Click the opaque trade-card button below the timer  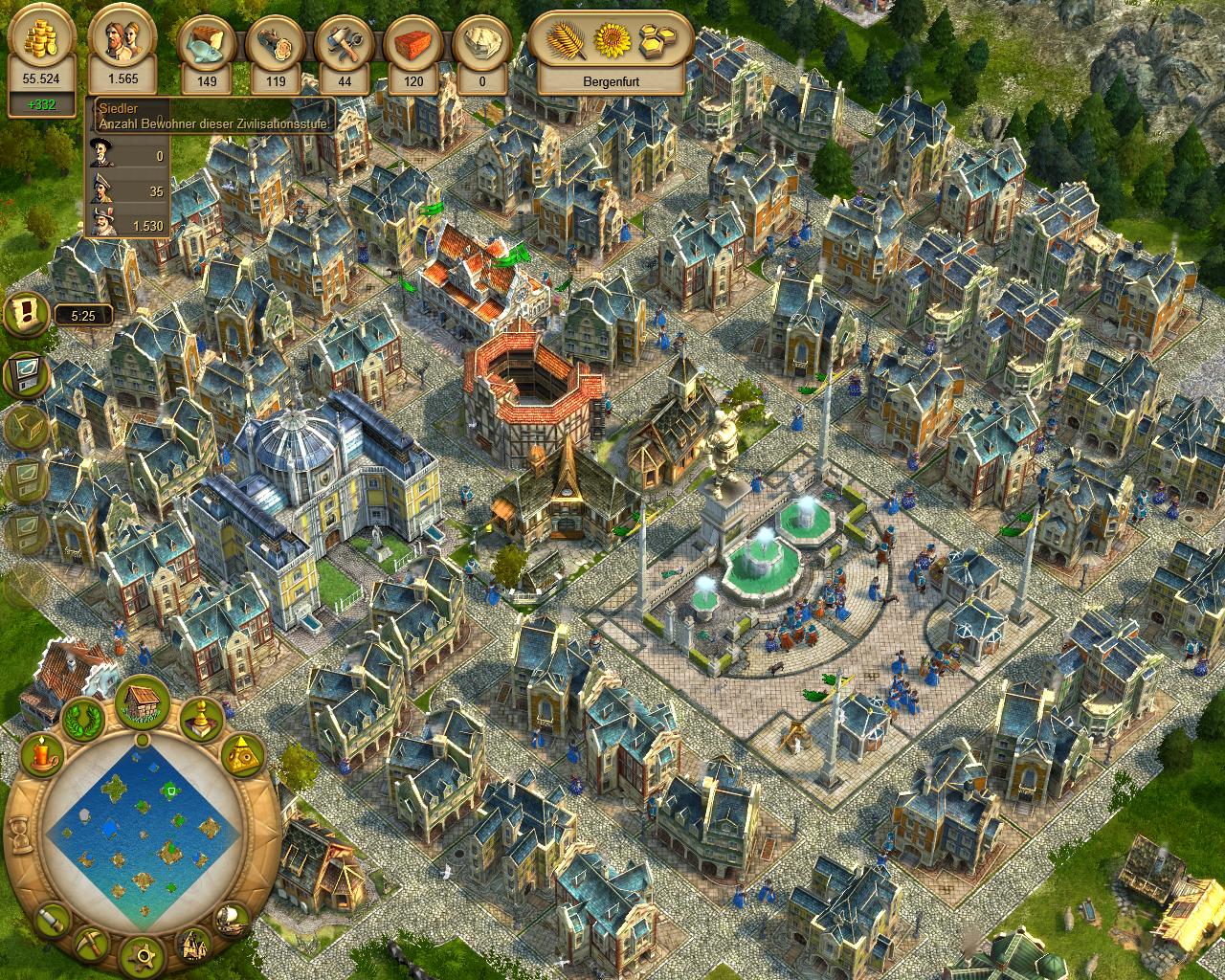tap(26, 373)
